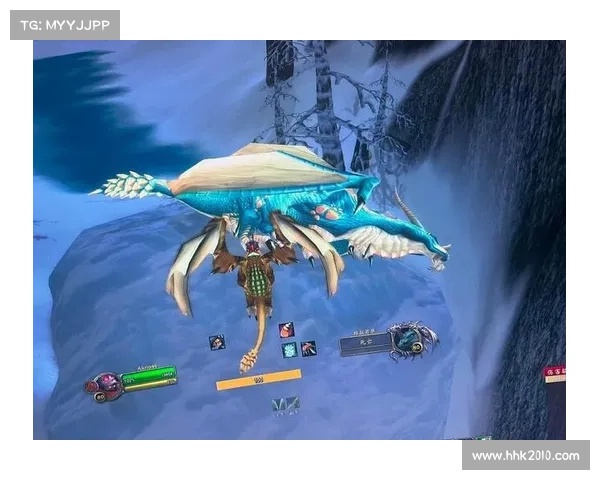The height and width of the screenshot is (480, 600).
Task: Open the red damage meter header
Action: [555, 373]
